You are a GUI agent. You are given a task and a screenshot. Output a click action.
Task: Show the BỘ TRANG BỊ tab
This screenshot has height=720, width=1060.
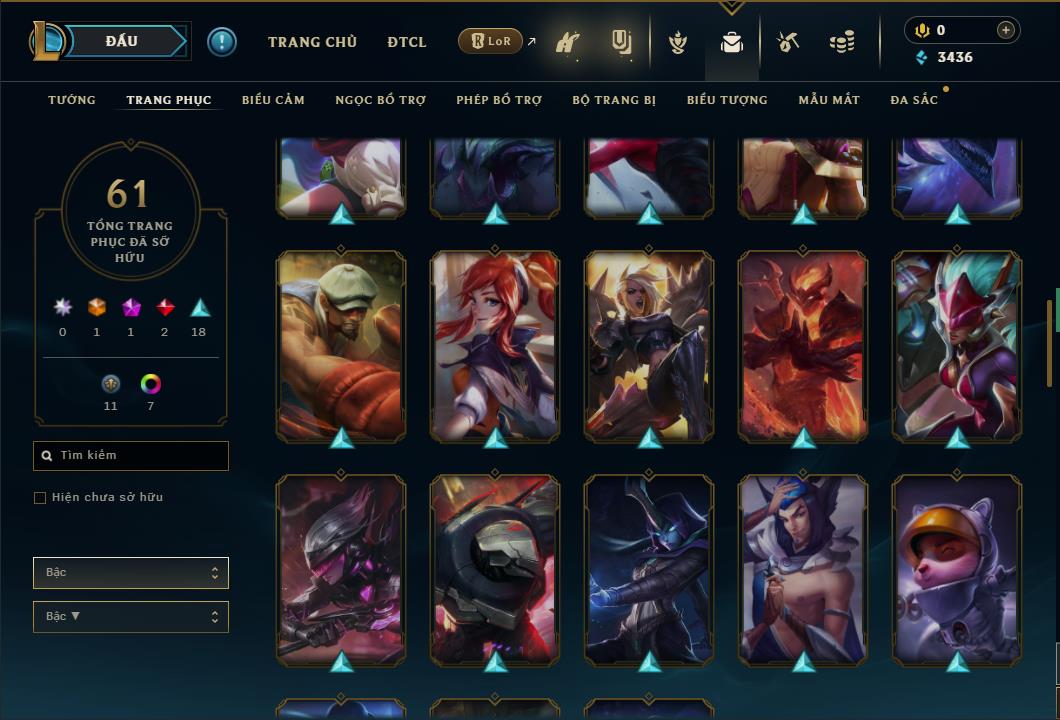(x=614, y=100)
